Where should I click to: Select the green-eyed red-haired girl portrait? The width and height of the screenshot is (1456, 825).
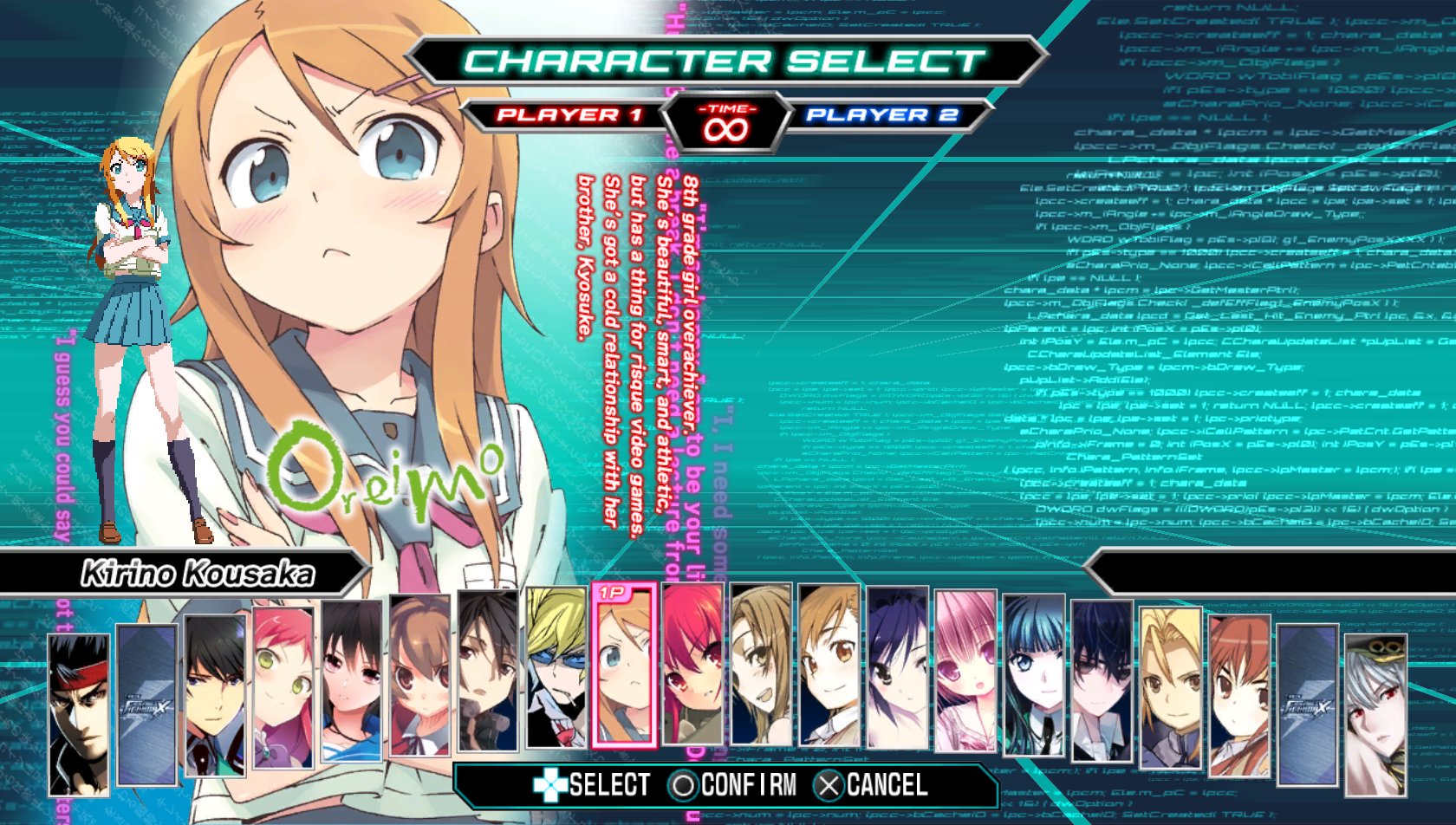coord(283,687)
